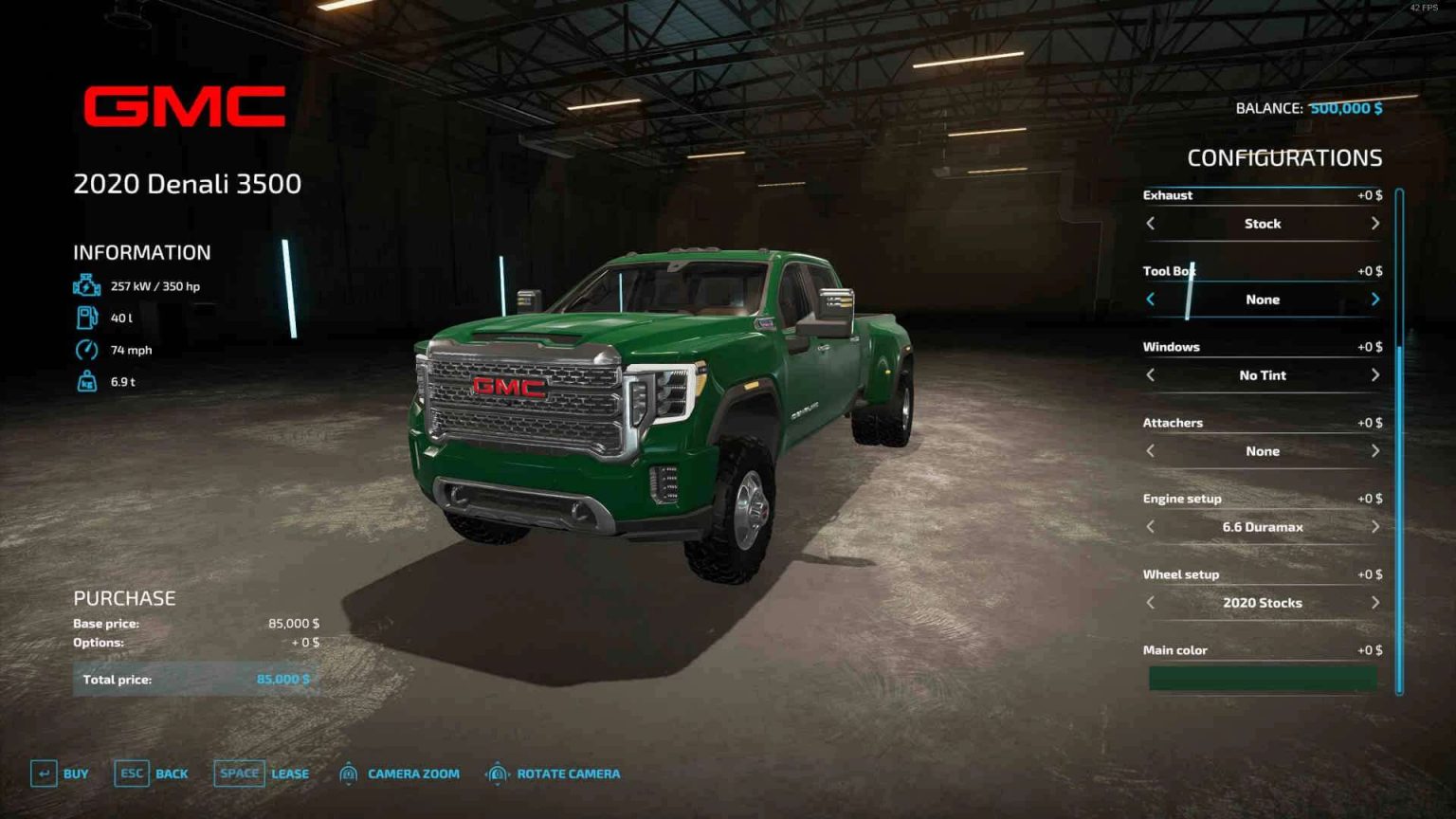Click the enter key icon beside BUY
Screen dimensions: 1456x819
point(45,773)
